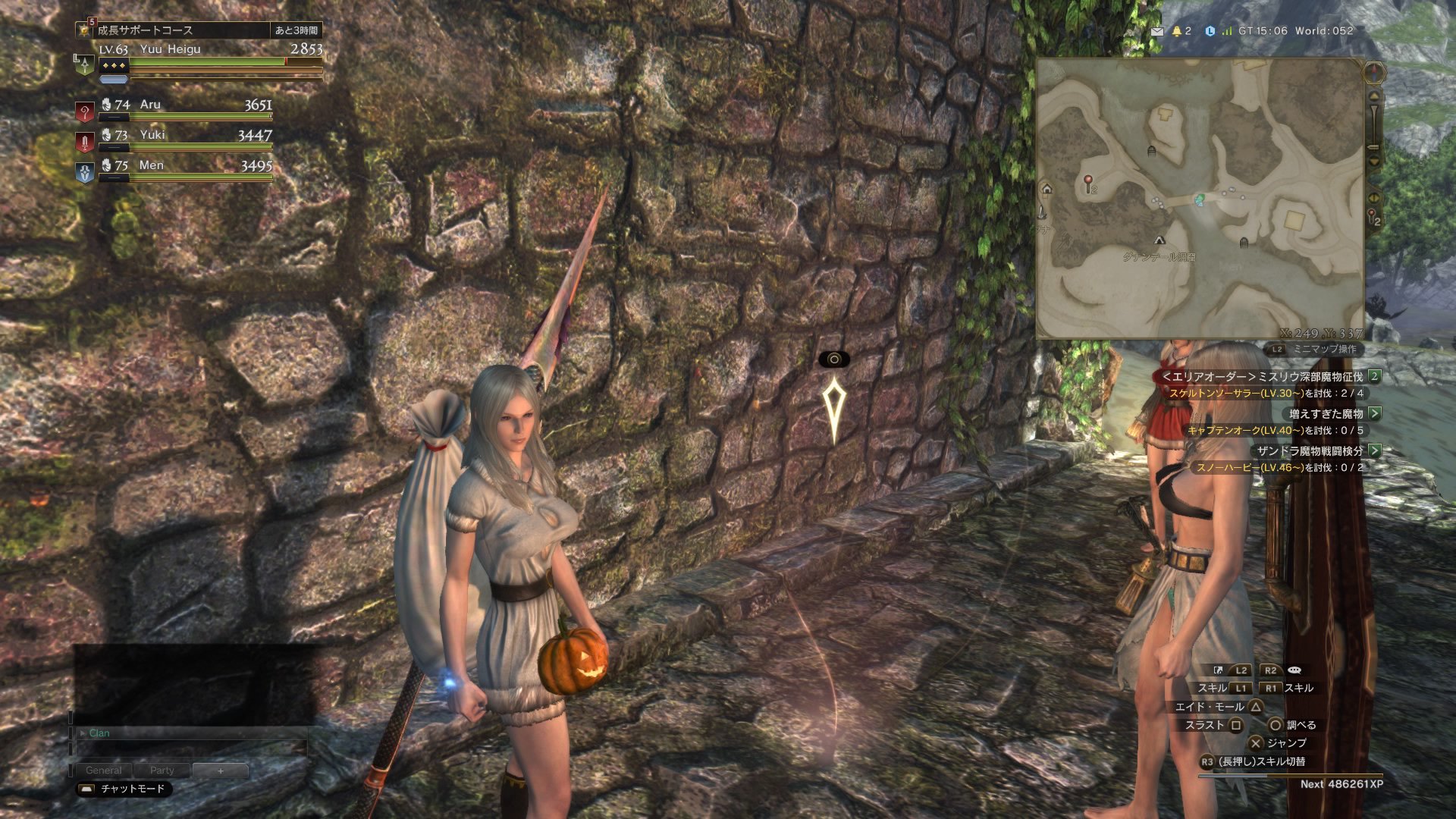The width and height of the screenshot is (1456, 819).
Task: Open the notification bell icon
Action: coord(1177,31)
